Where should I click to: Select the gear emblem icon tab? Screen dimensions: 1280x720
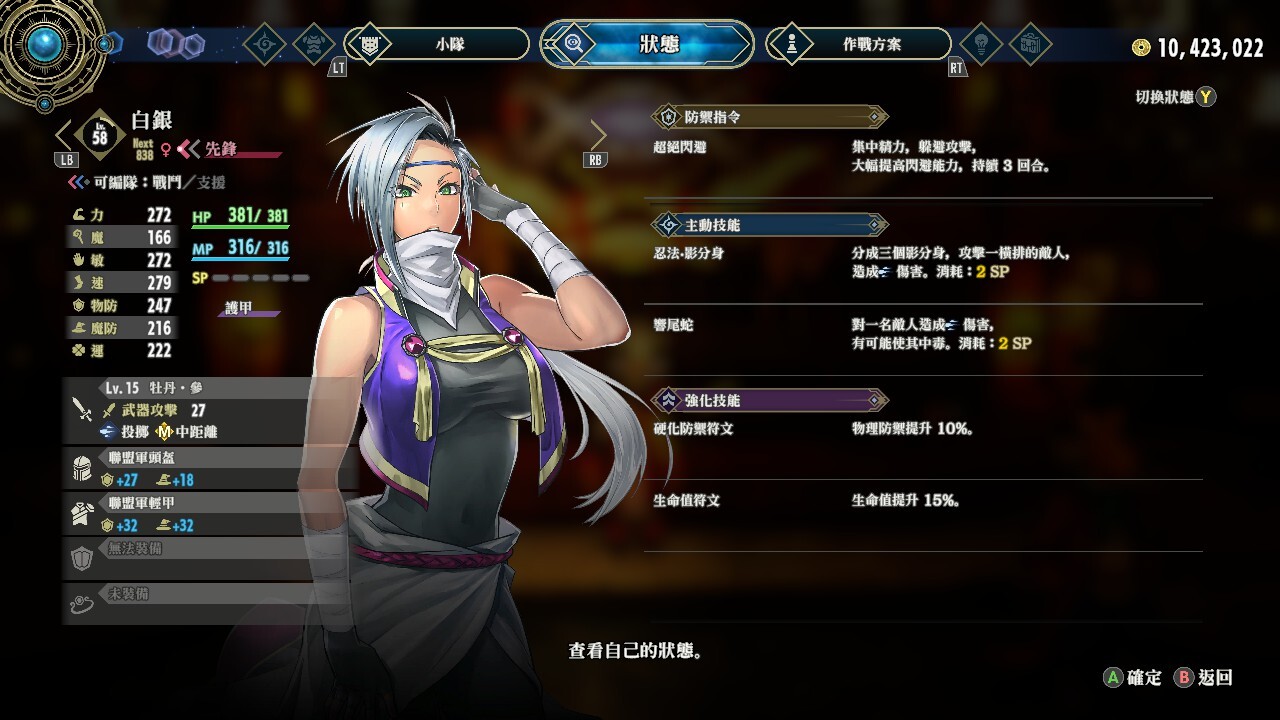[x=265, y=44]
